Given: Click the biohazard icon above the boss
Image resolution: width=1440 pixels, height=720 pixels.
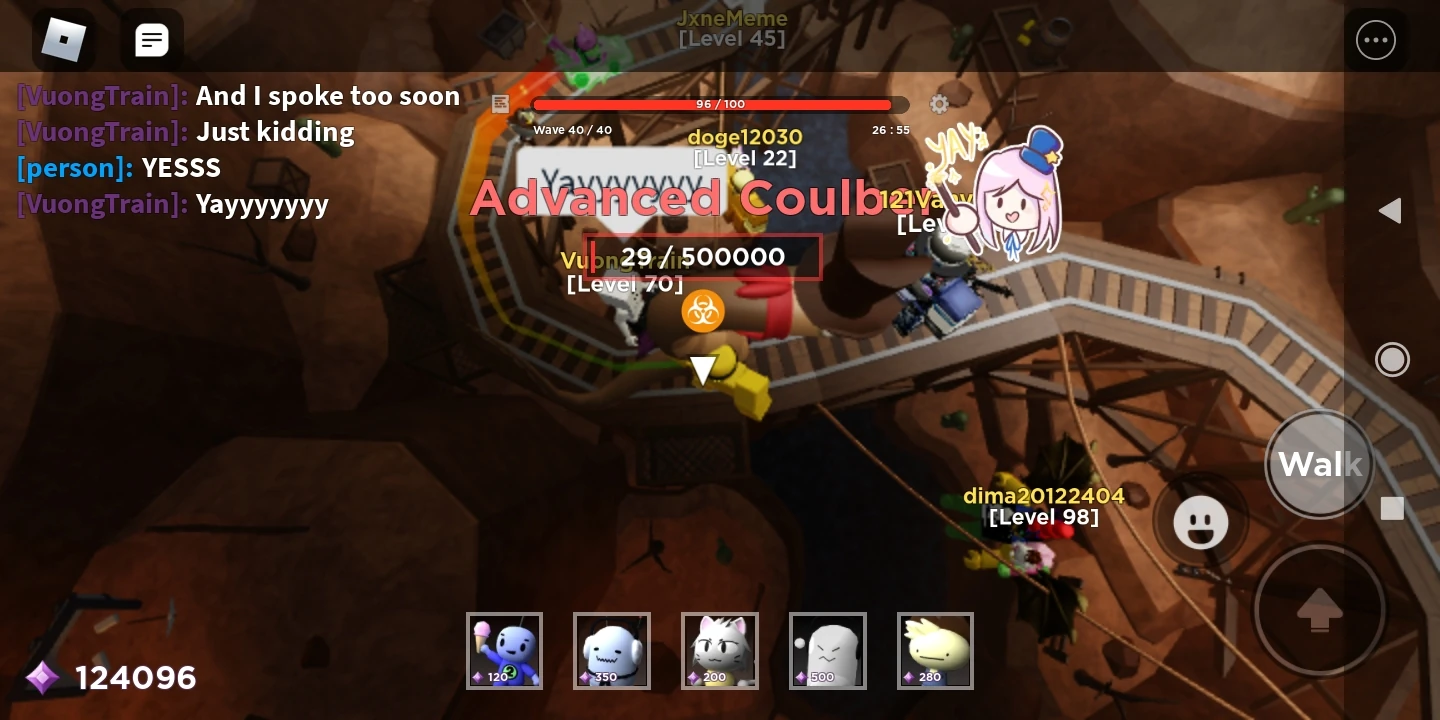Looking at the screenshot, I should tap(703, 311).
